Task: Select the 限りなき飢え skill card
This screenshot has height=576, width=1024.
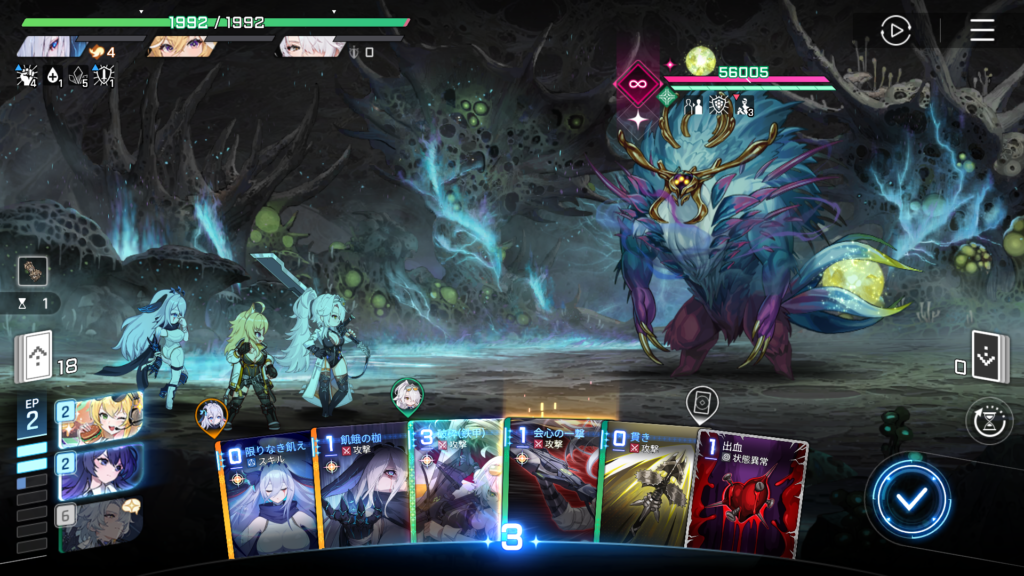Action: [x=266, y=490]
